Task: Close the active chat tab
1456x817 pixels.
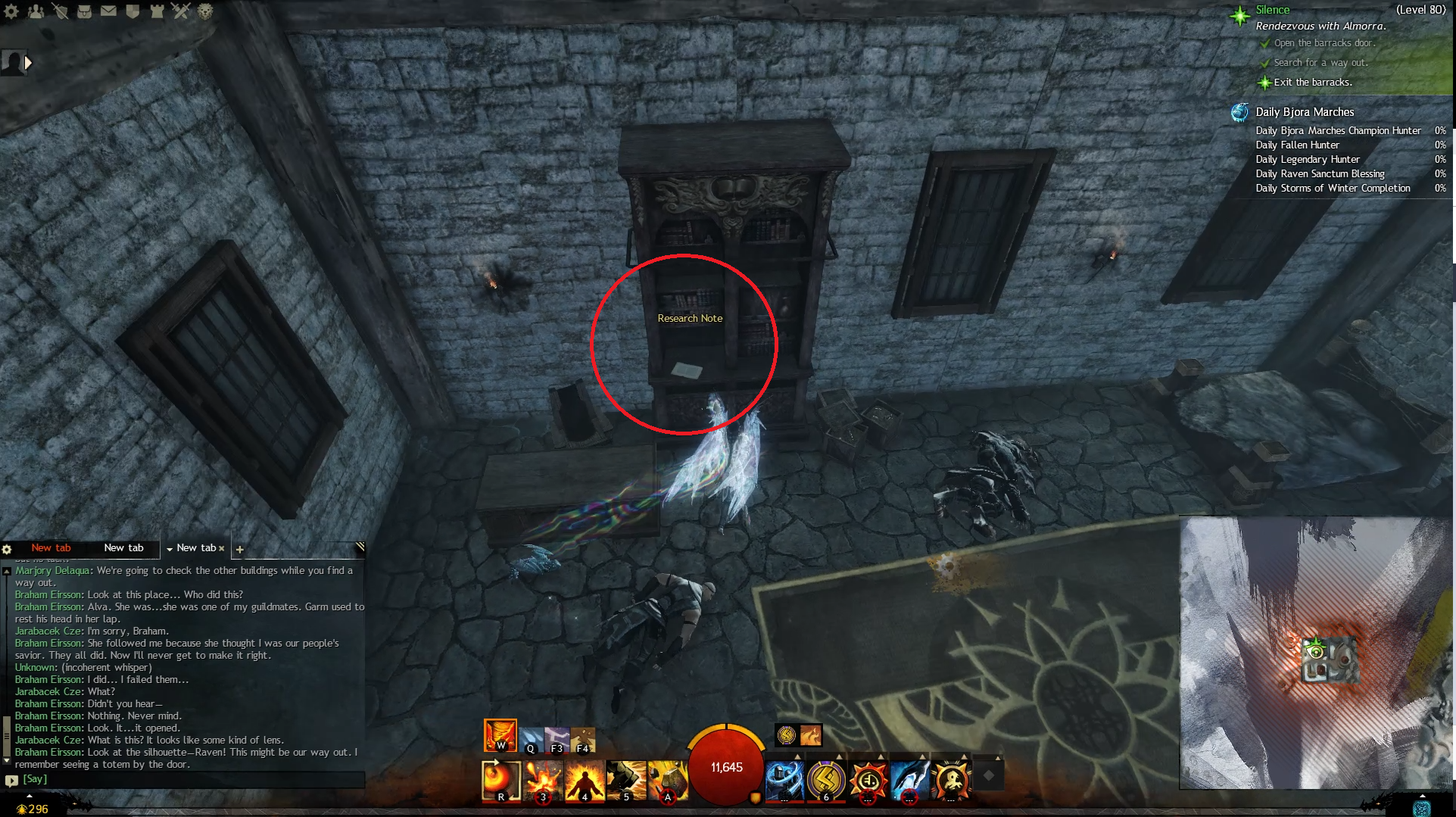Action: 222,548
